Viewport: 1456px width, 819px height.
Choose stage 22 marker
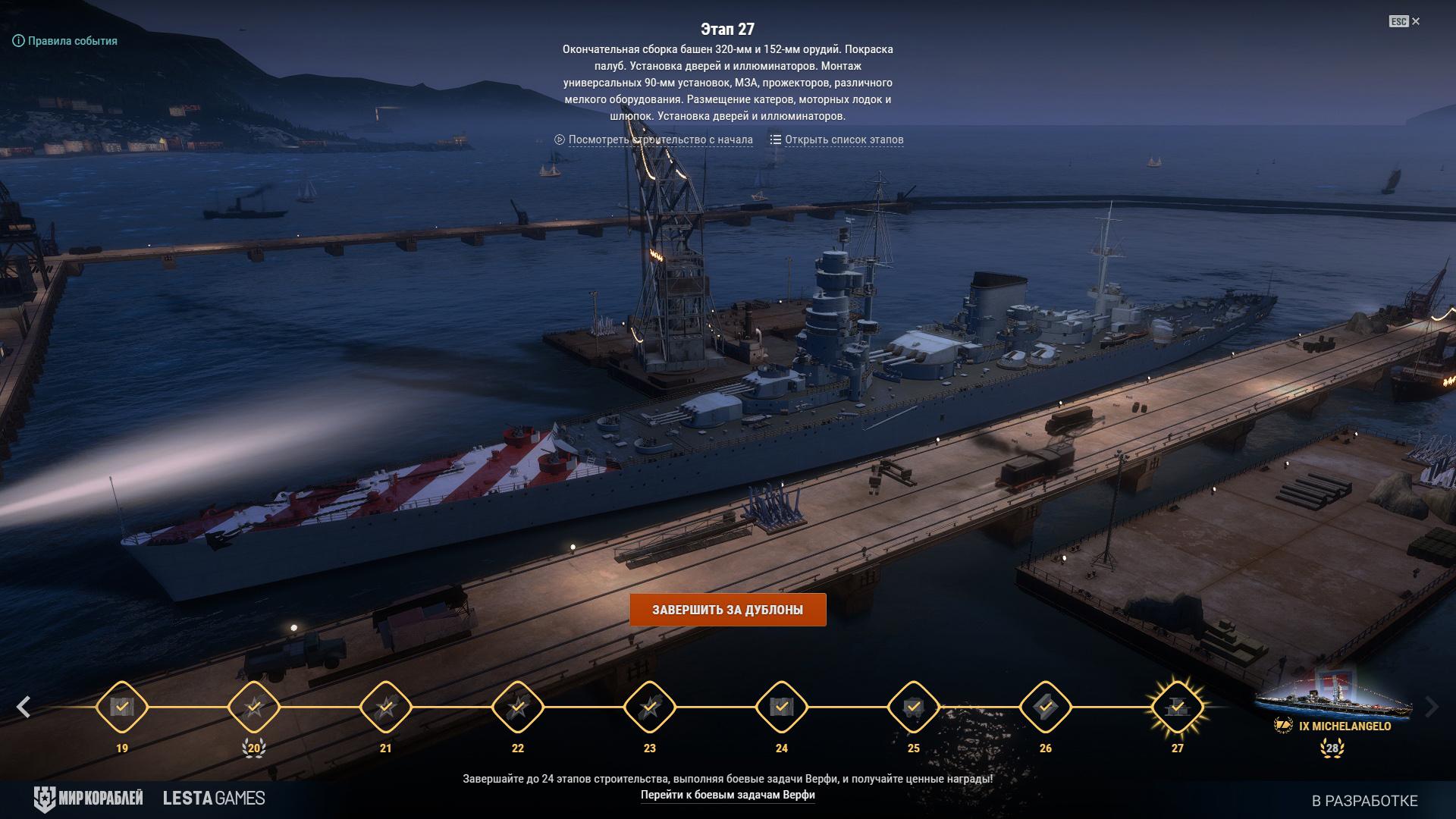518,707
